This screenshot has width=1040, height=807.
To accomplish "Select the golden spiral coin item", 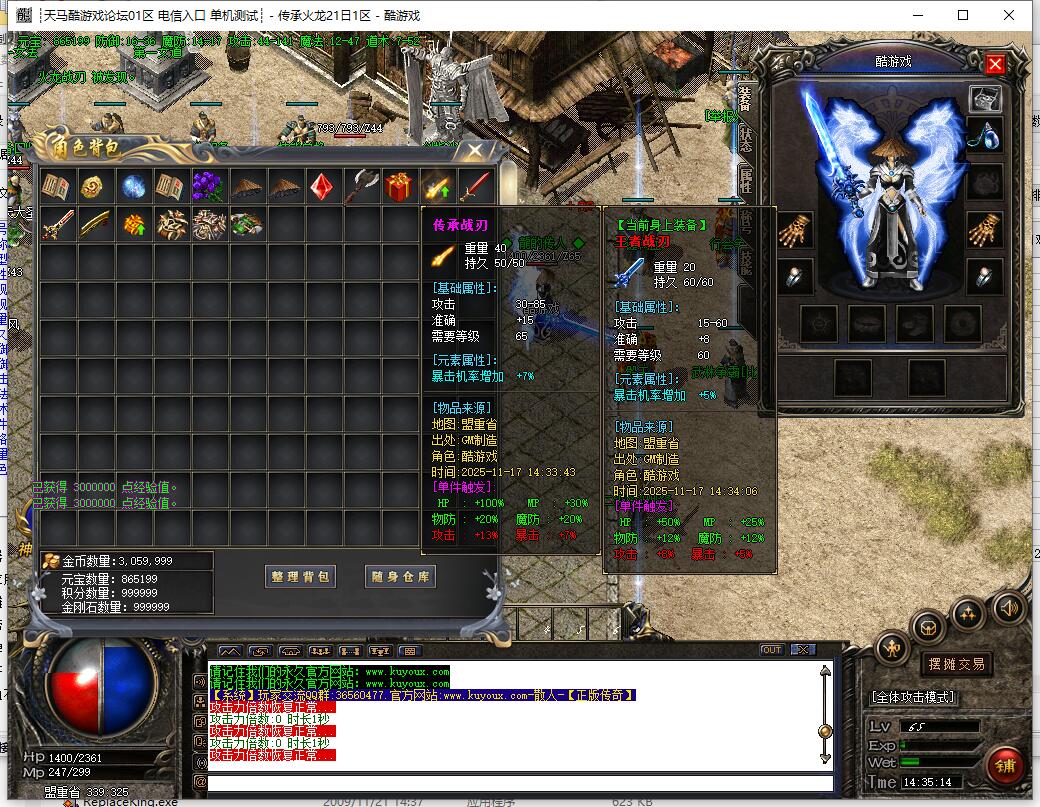I will point(95,186).
